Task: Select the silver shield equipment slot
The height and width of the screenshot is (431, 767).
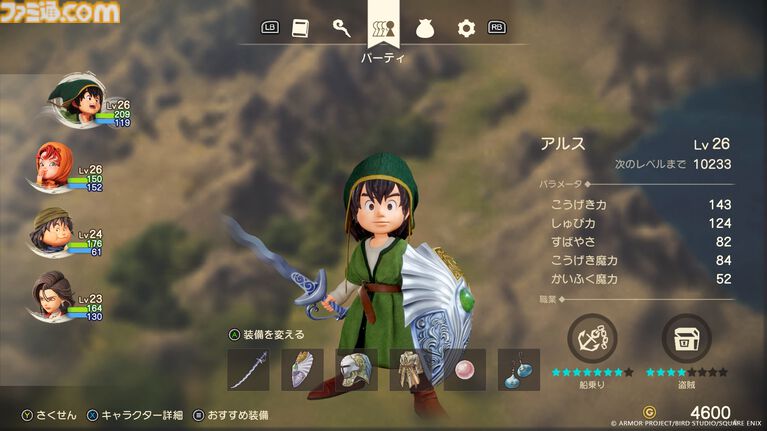Action: pos(302,370)
